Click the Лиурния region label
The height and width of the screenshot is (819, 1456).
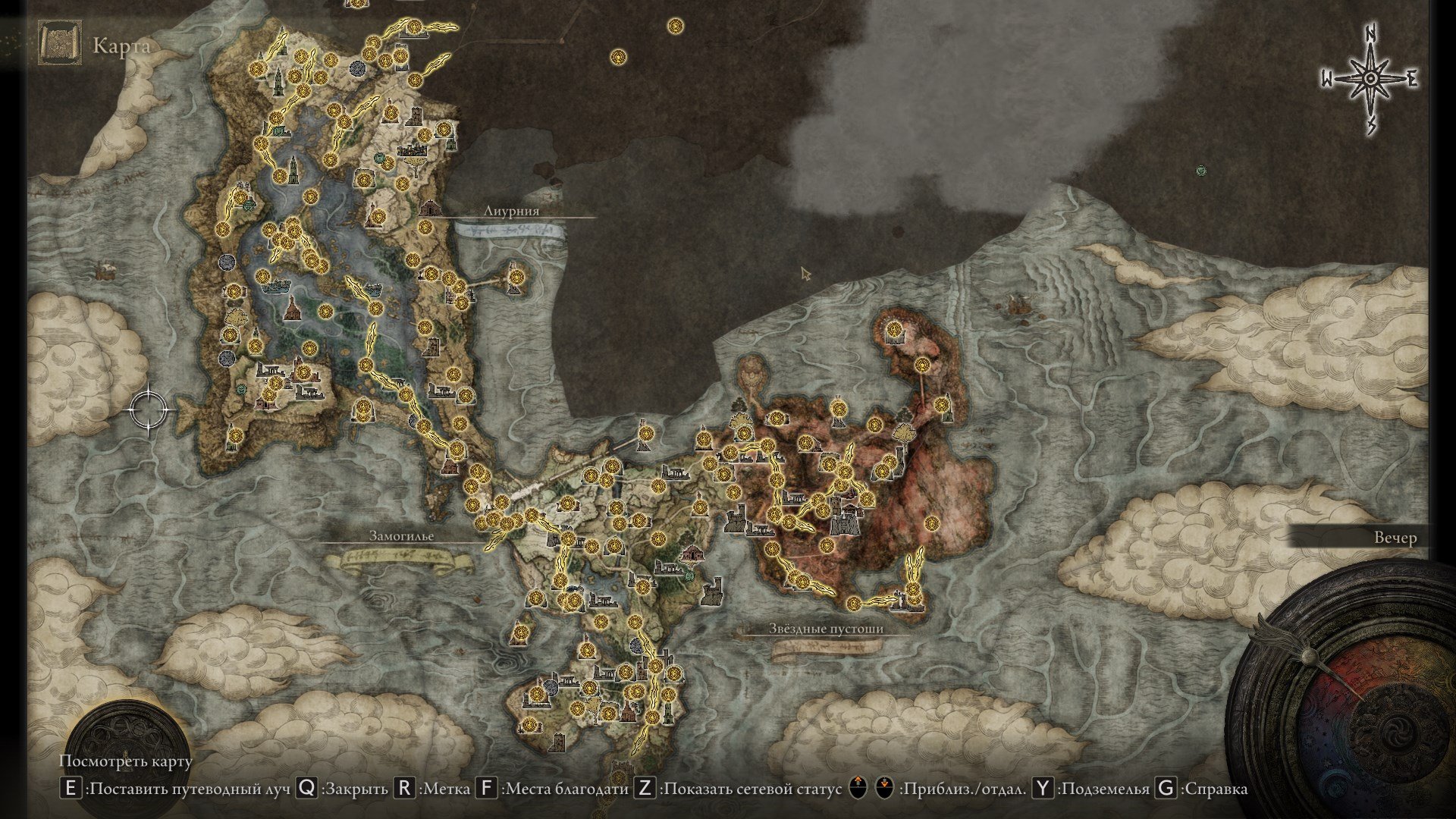coord(511,211)
